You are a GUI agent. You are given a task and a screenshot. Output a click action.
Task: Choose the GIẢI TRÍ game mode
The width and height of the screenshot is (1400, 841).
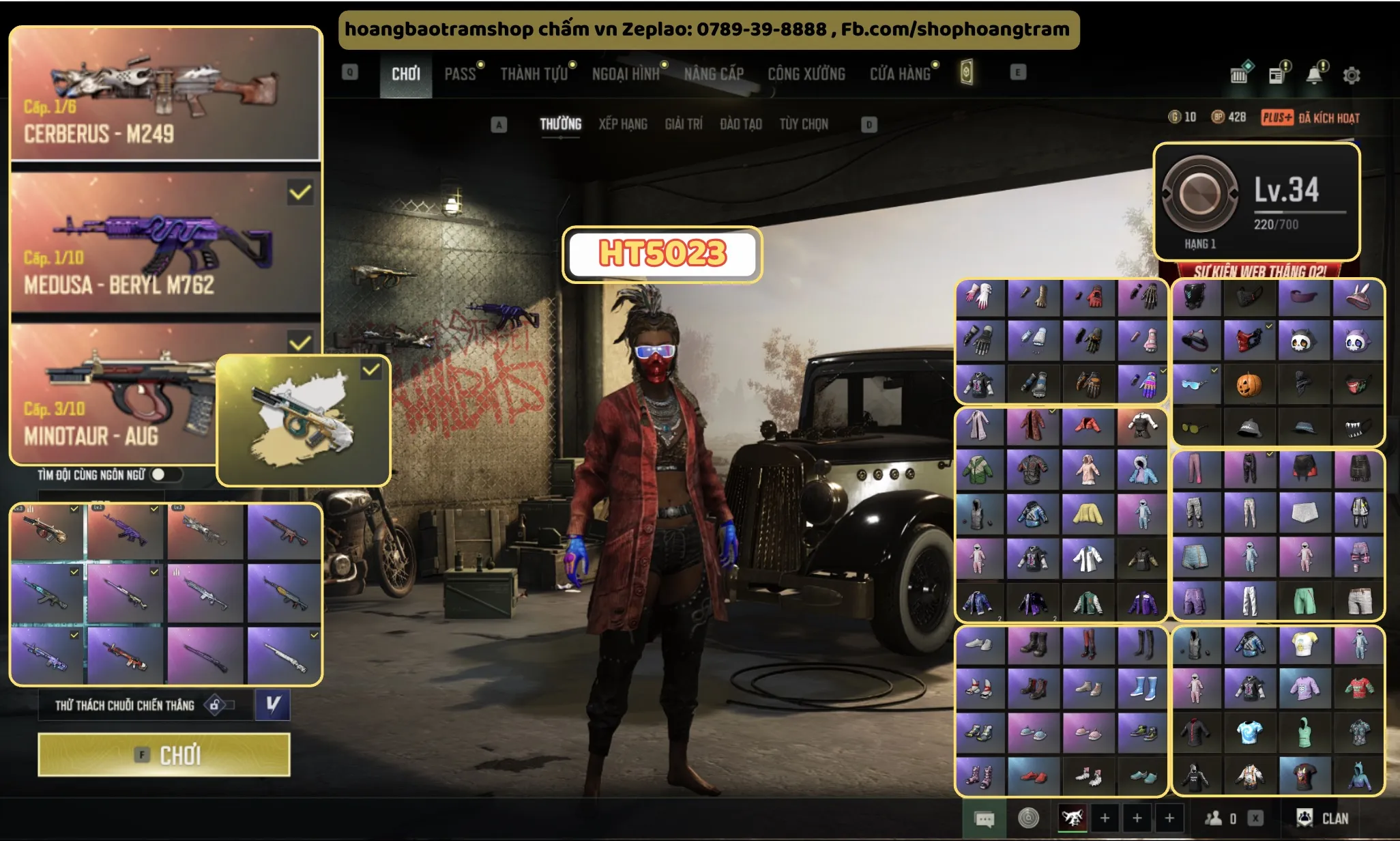pos(683,124)
